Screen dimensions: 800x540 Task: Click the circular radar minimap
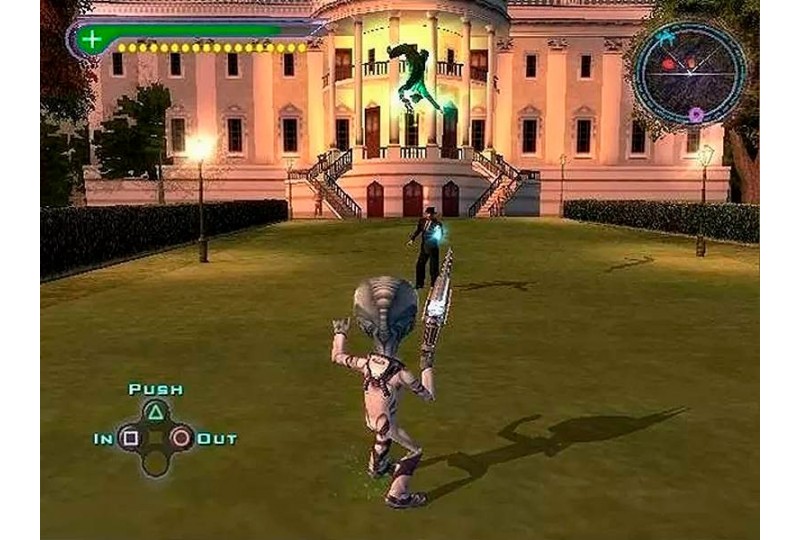(x=690, y=72)
